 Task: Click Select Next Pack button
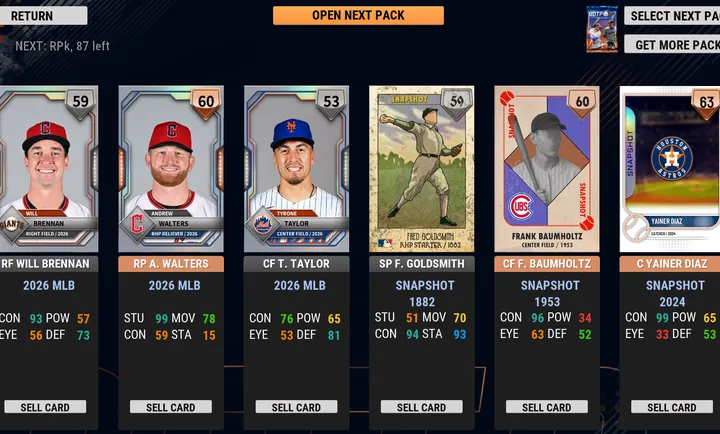click(672, 16)
